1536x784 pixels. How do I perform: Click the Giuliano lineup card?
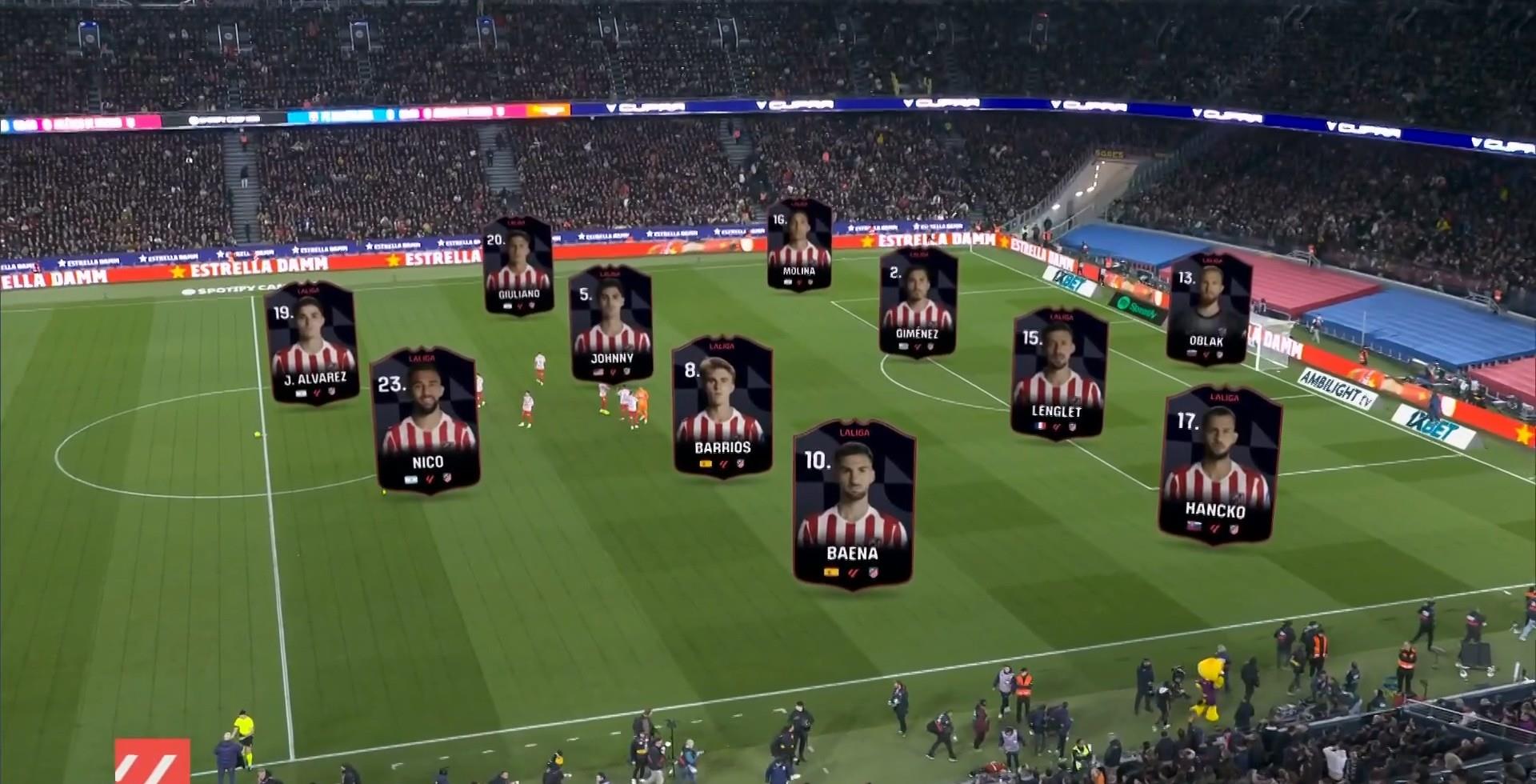[x=518, y=266]
